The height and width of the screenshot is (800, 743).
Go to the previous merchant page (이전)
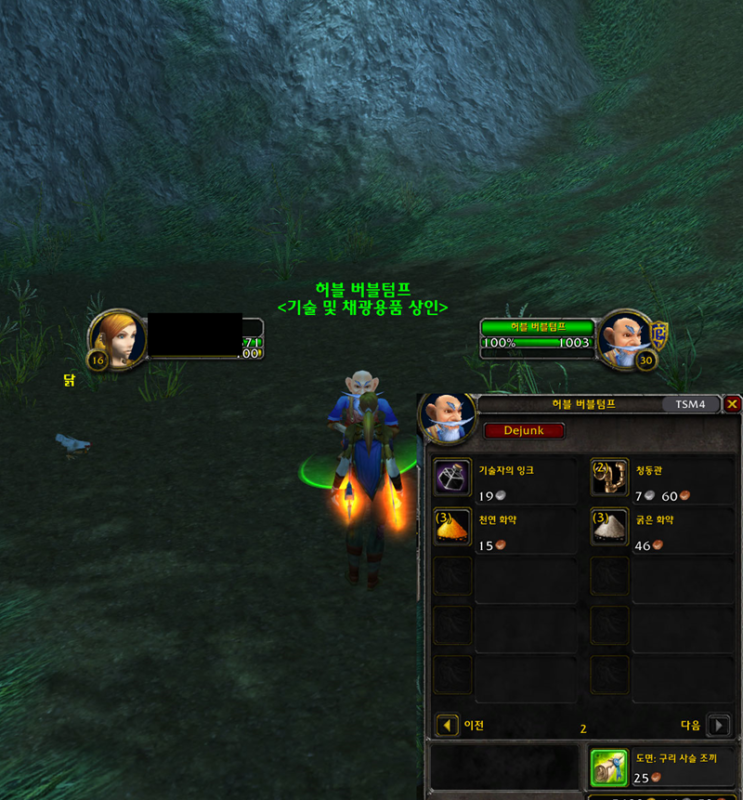click(x=448, y=725)
